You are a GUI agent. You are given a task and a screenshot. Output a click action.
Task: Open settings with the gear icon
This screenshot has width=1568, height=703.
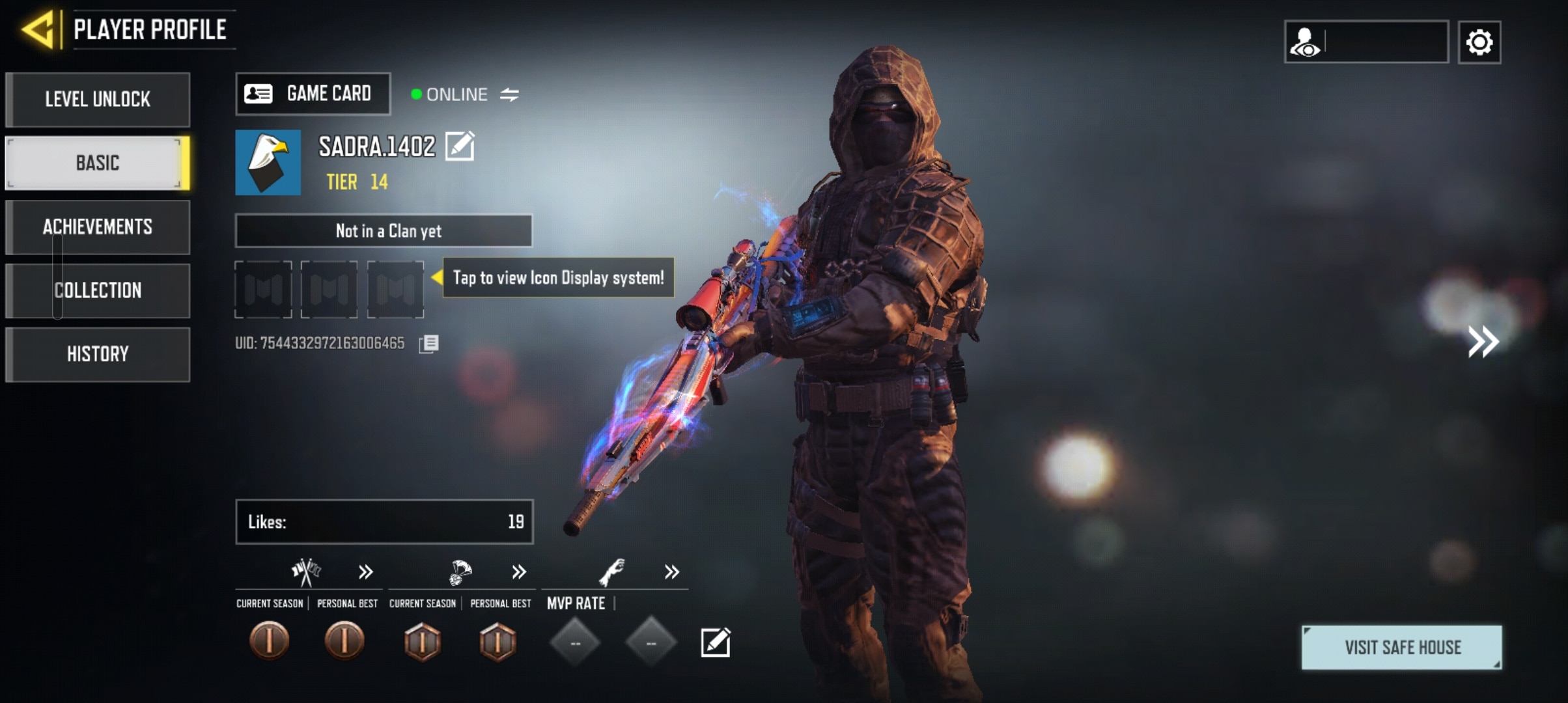[1479, 42]
